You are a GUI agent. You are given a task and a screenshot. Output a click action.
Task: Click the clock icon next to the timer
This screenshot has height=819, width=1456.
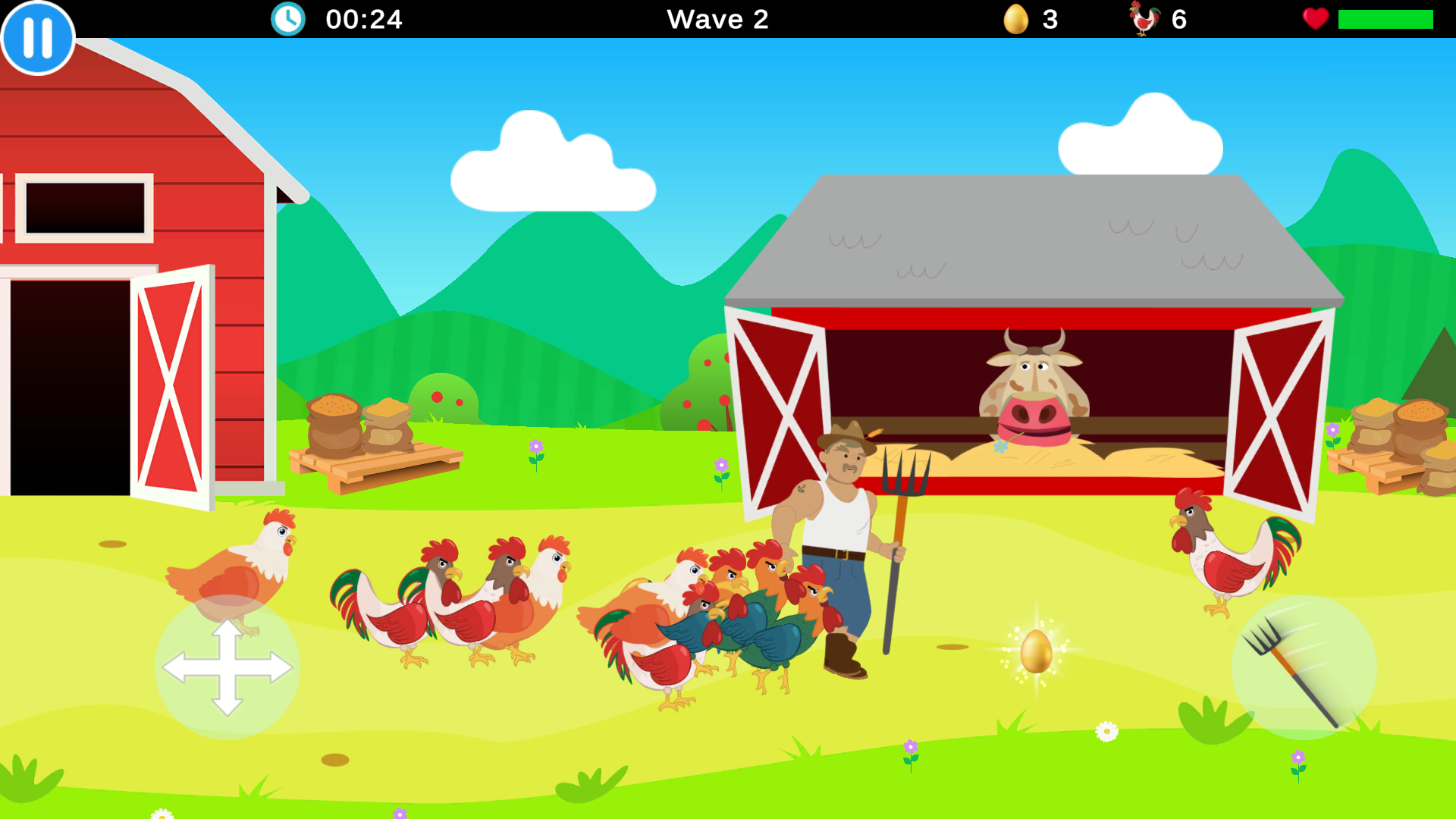point(288,19)
